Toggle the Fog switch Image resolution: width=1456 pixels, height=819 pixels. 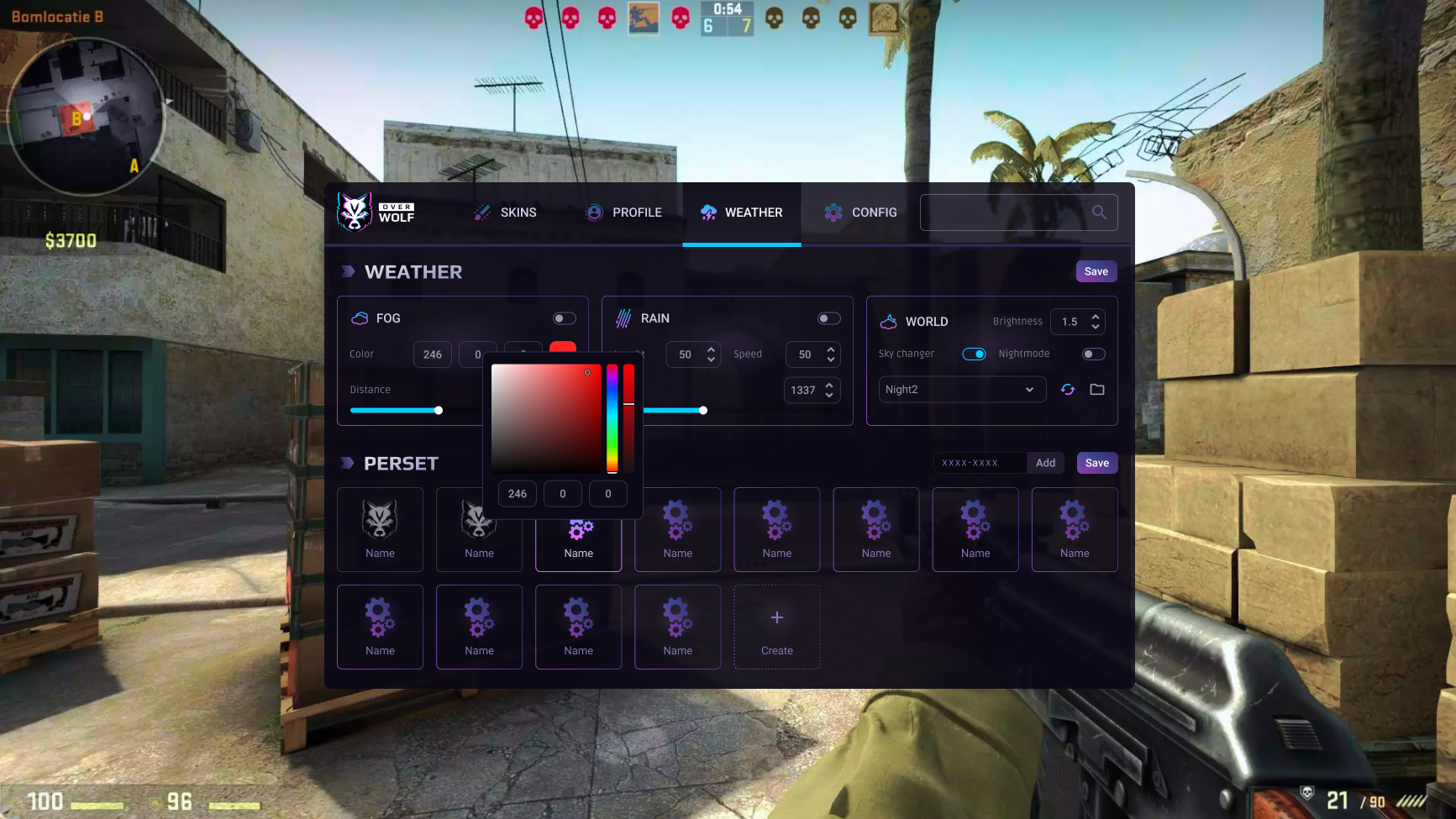coord(564,318)
